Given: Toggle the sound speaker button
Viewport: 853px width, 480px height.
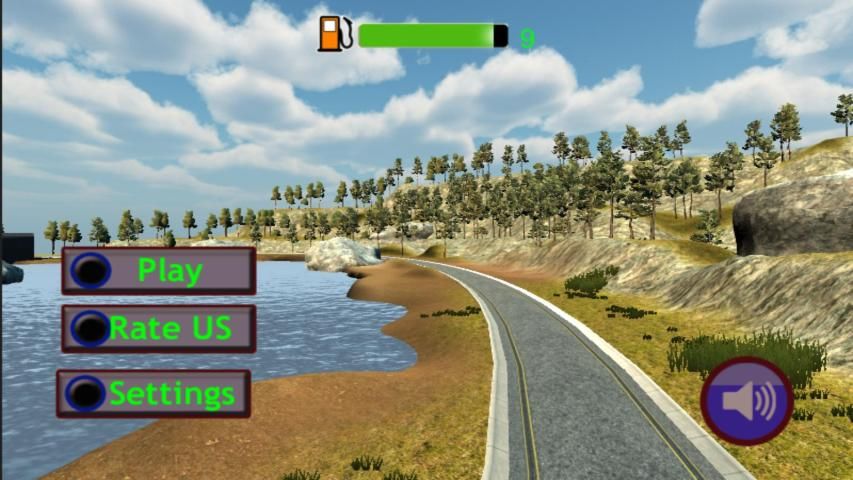Looking at the screenshot, I should (x=747, y=401).
